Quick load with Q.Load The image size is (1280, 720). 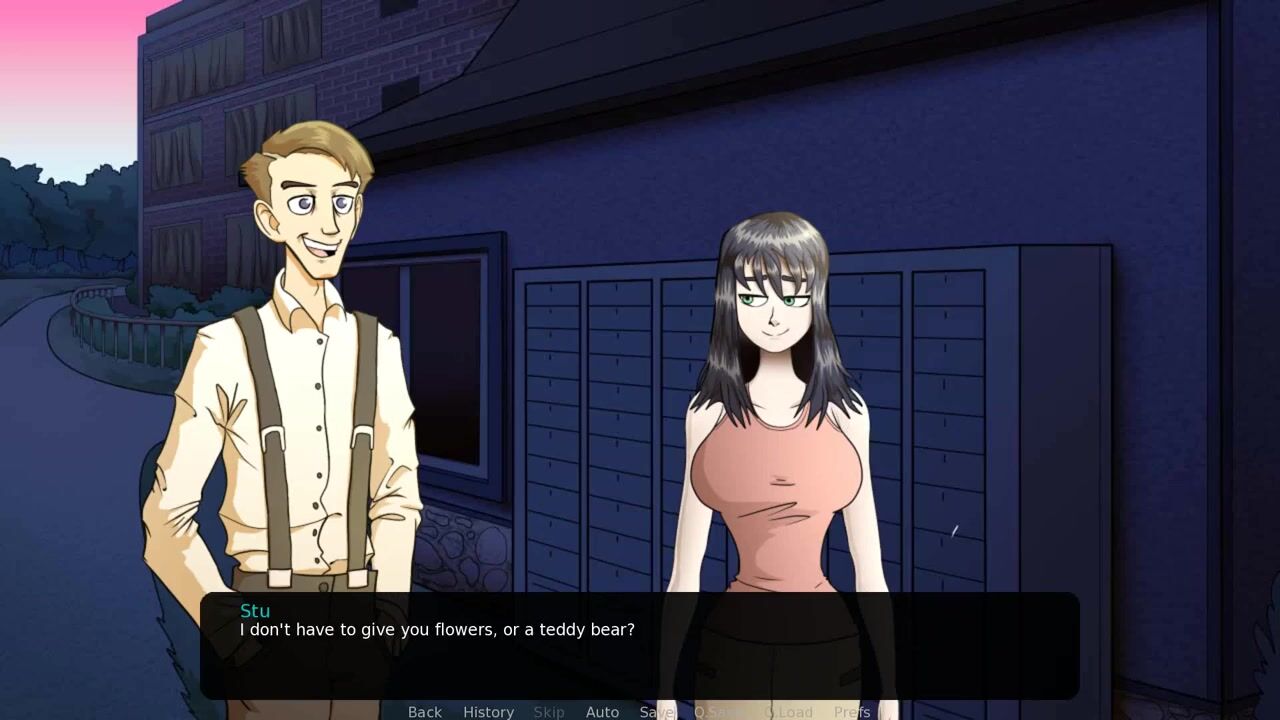(x=789, y=711)
